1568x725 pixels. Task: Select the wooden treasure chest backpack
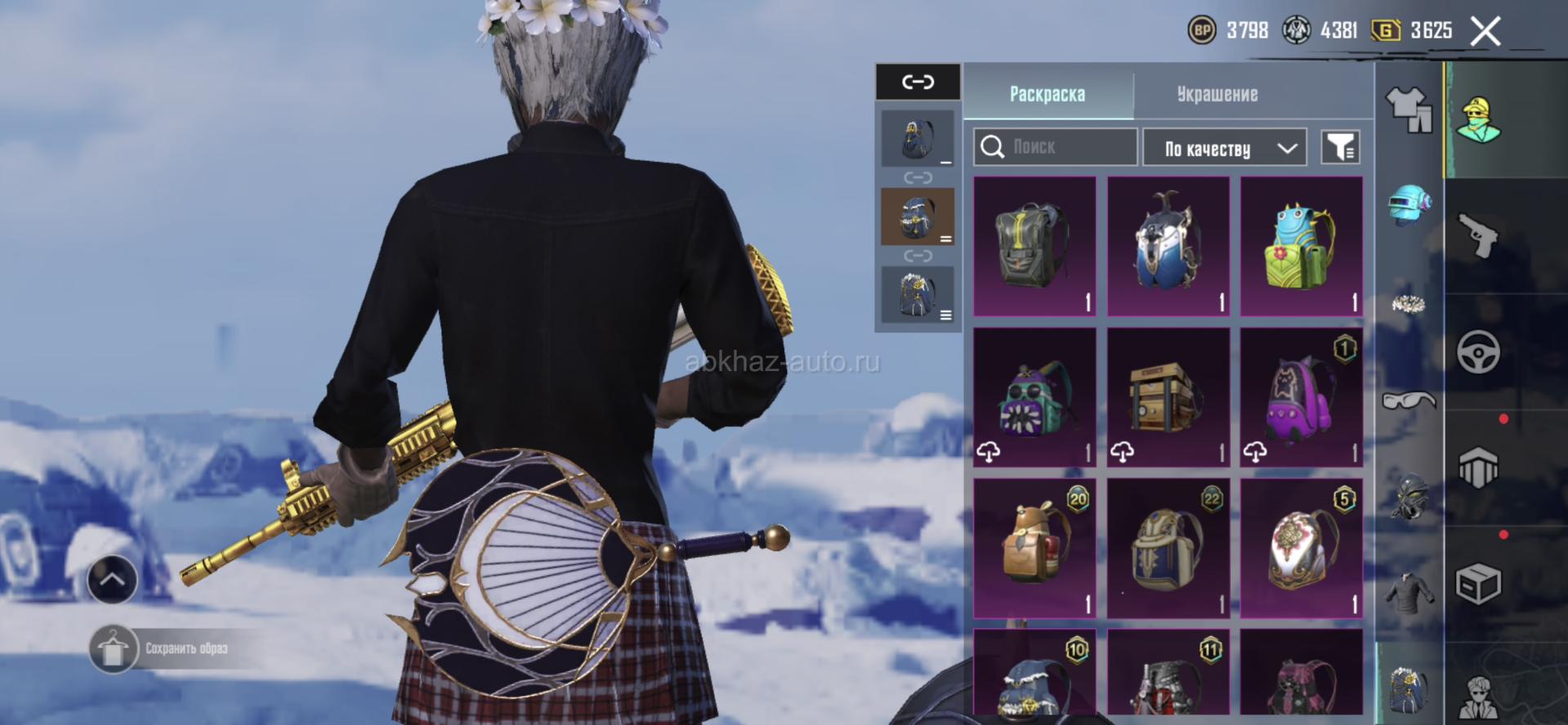(x=1168, y=397)
